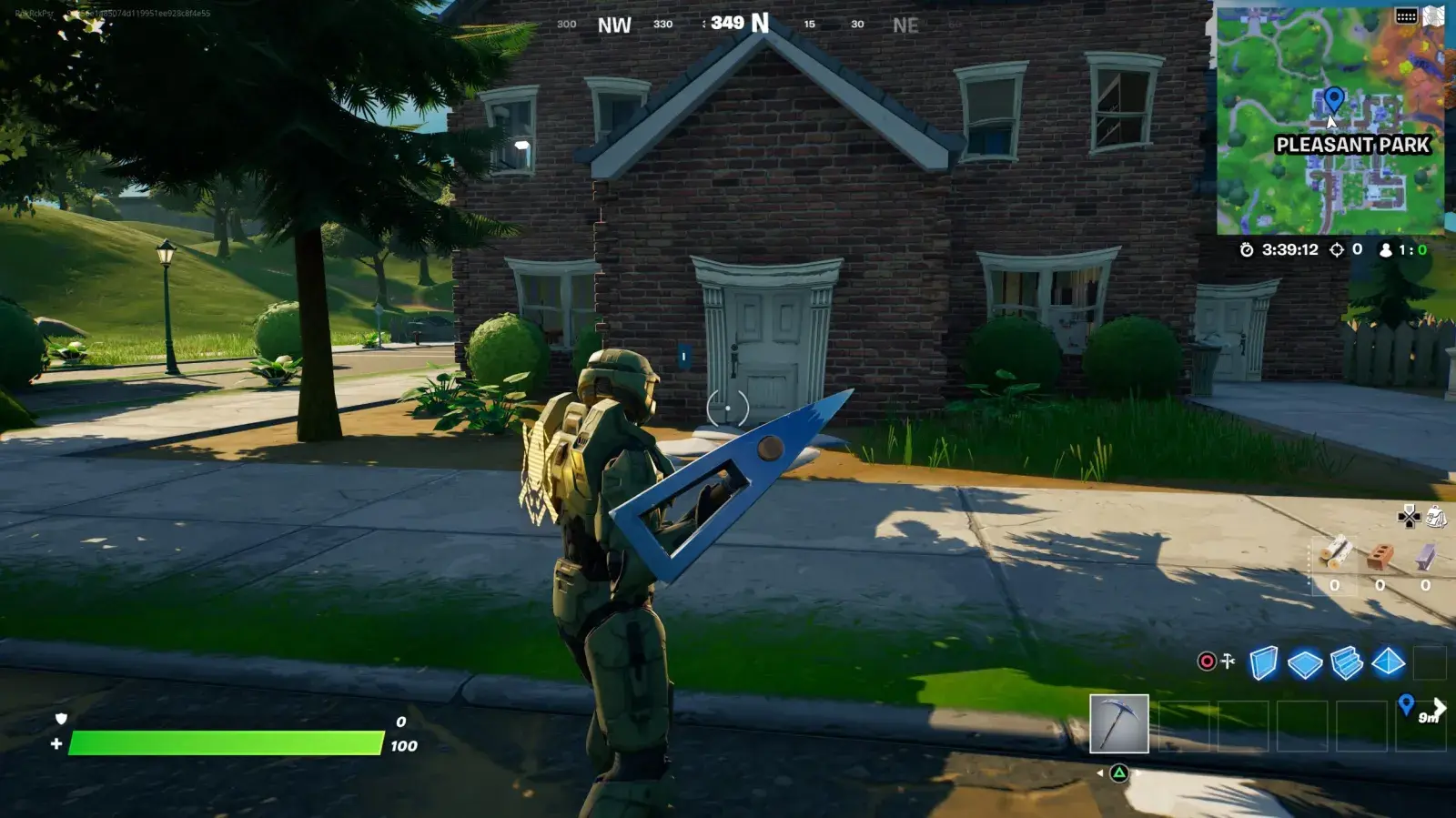Choose the pyramid roof building piece
Viewport: 1456px width, 818px height.
point(1389,662)
